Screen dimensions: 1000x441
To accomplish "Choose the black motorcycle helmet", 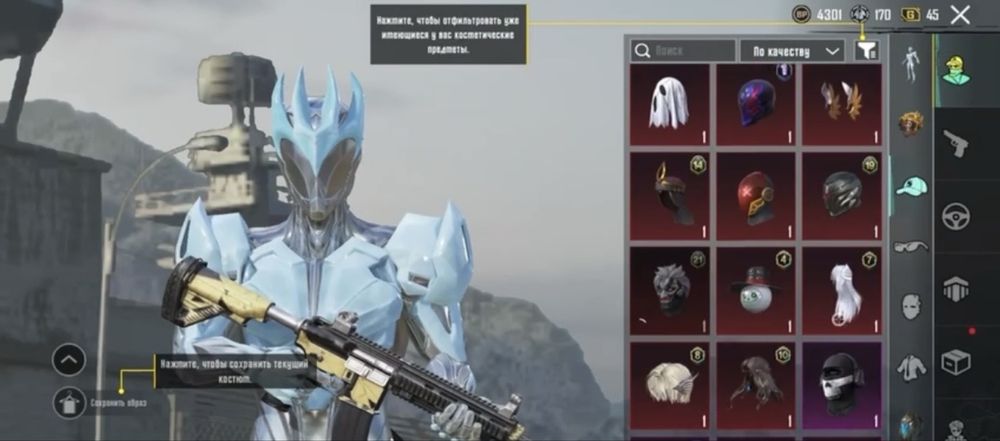I will click(841, 195).
